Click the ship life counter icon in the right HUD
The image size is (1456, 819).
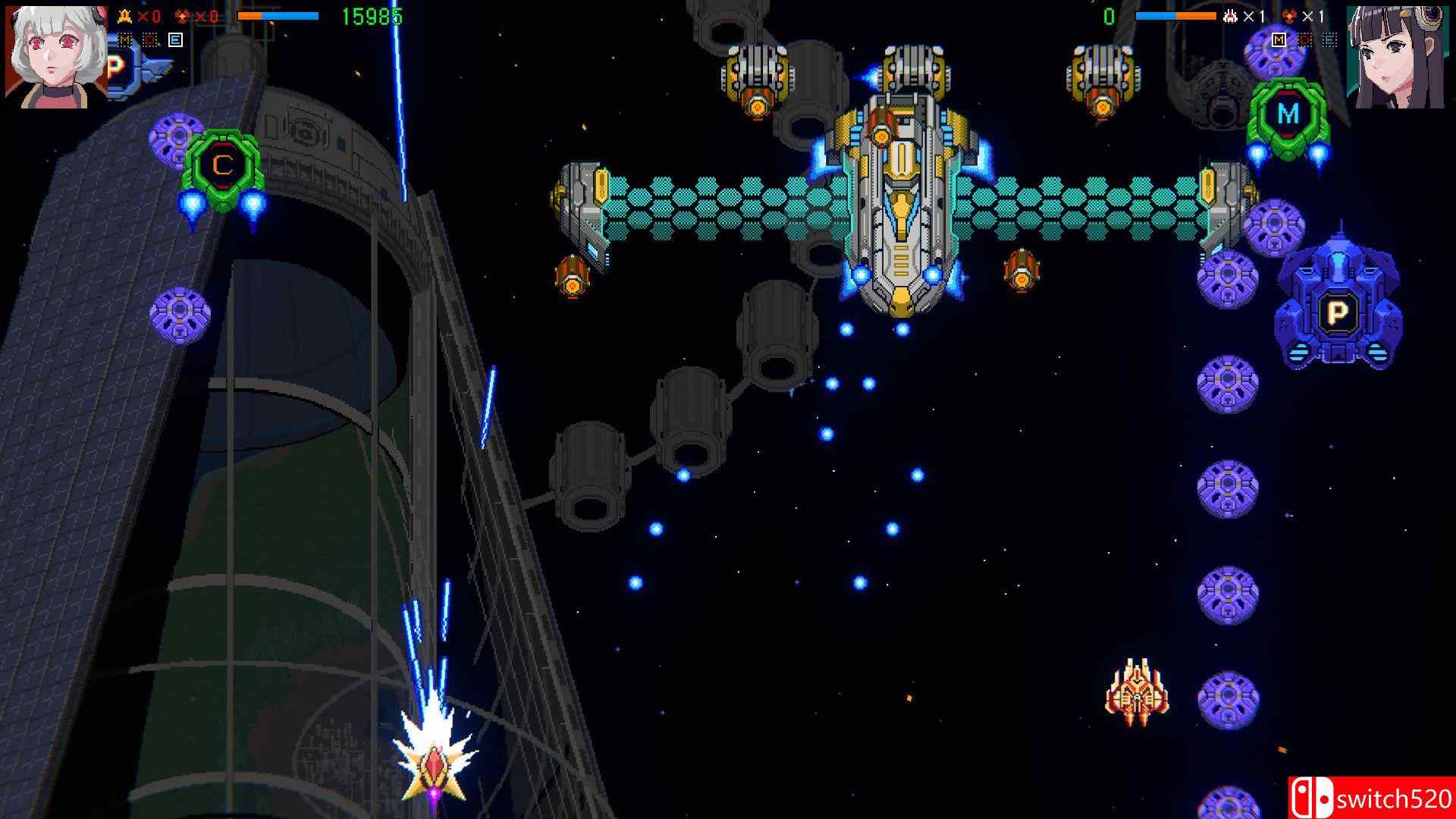point(1230,16)
